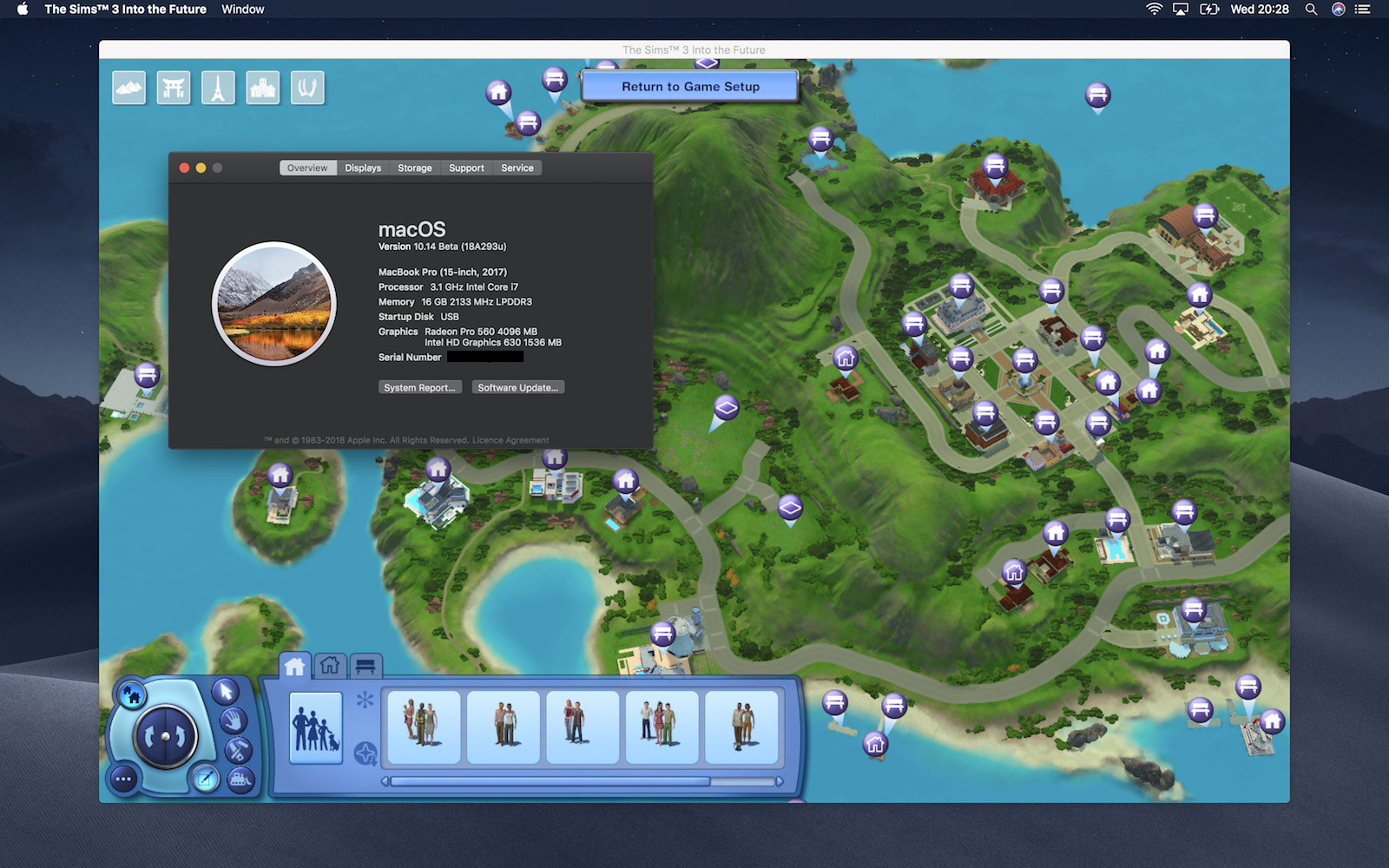This screenshot has width=1389, height=868.
Task: Select the Eiffel Tower world landmark icon
Action: pos(219,87)
